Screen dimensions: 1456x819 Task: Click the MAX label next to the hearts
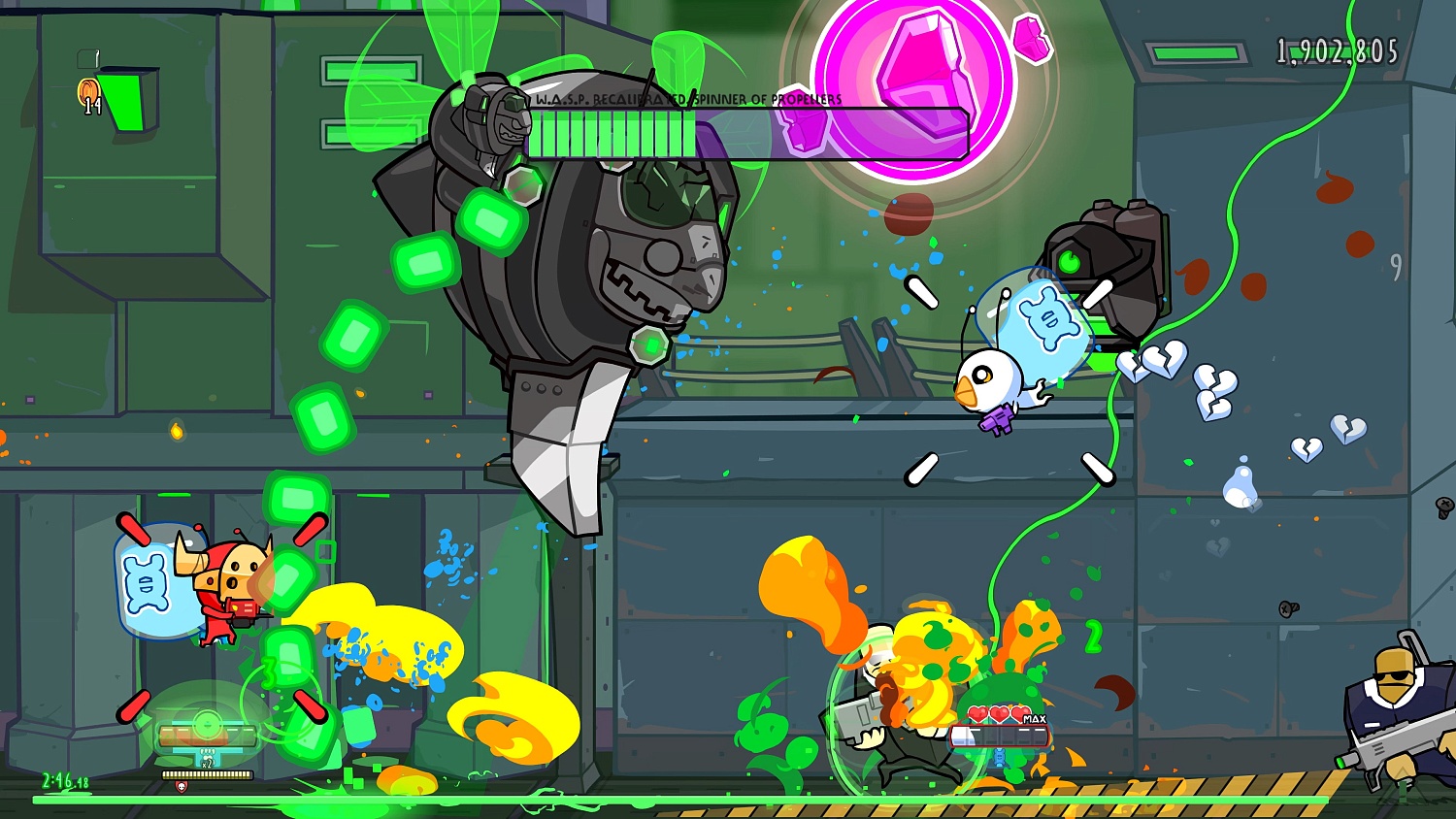pyautogui.click(x=1035, y=718)
